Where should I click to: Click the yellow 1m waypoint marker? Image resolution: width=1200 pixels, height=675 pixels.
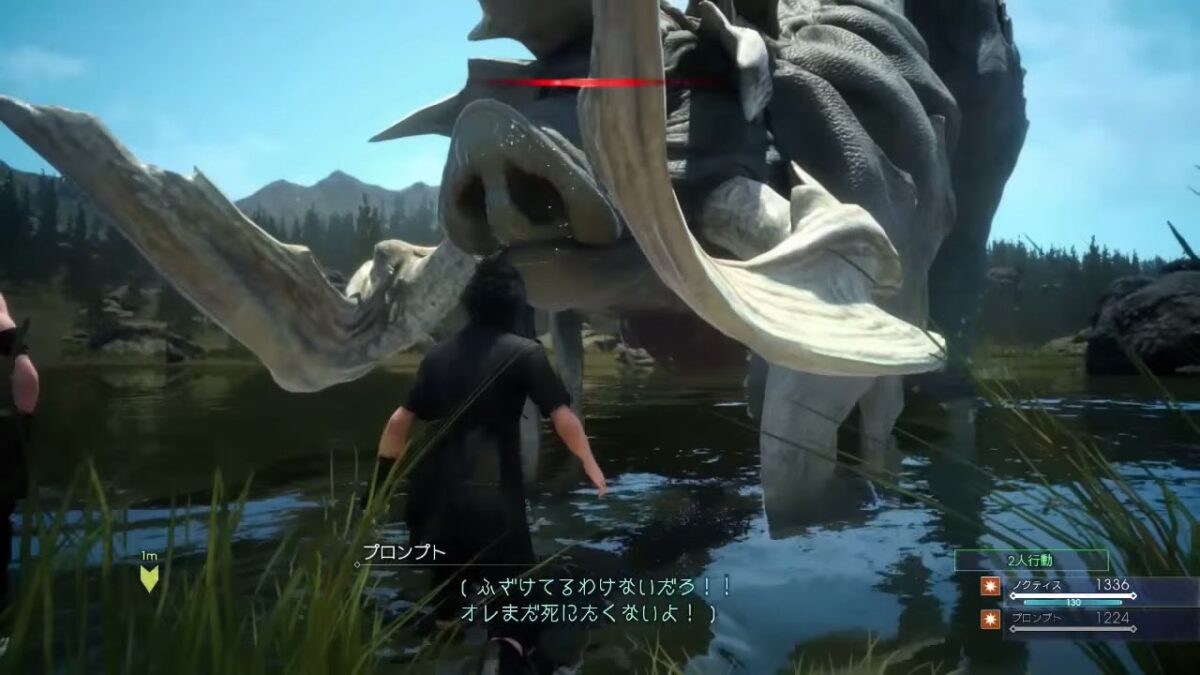(x=149, y=577)
